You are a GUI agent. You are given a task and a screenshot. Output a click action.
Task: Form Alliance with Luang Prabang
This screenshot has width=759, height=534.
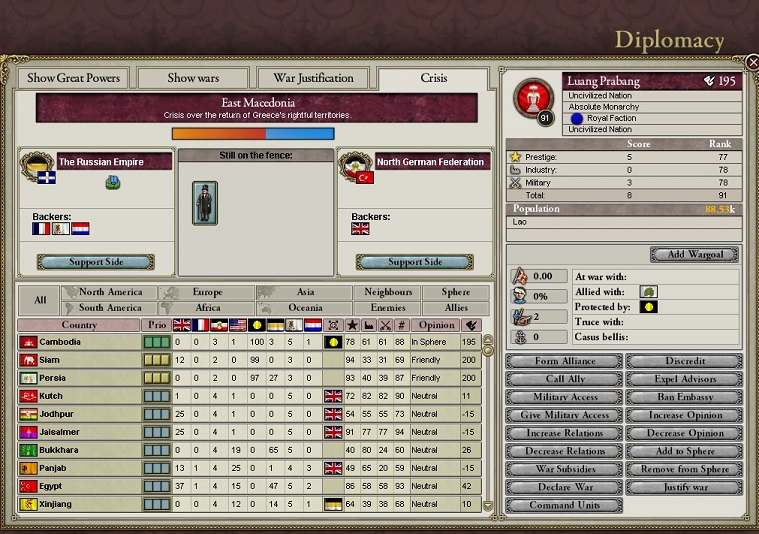coord(565,361)
